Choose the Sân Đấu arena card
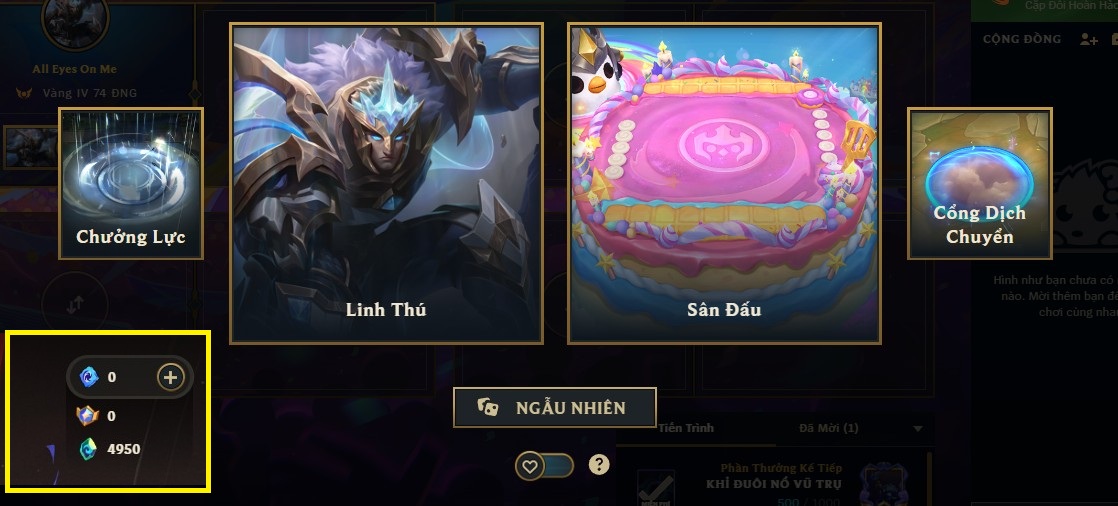Screen dimensions: 1118x506 coord(724,183)
